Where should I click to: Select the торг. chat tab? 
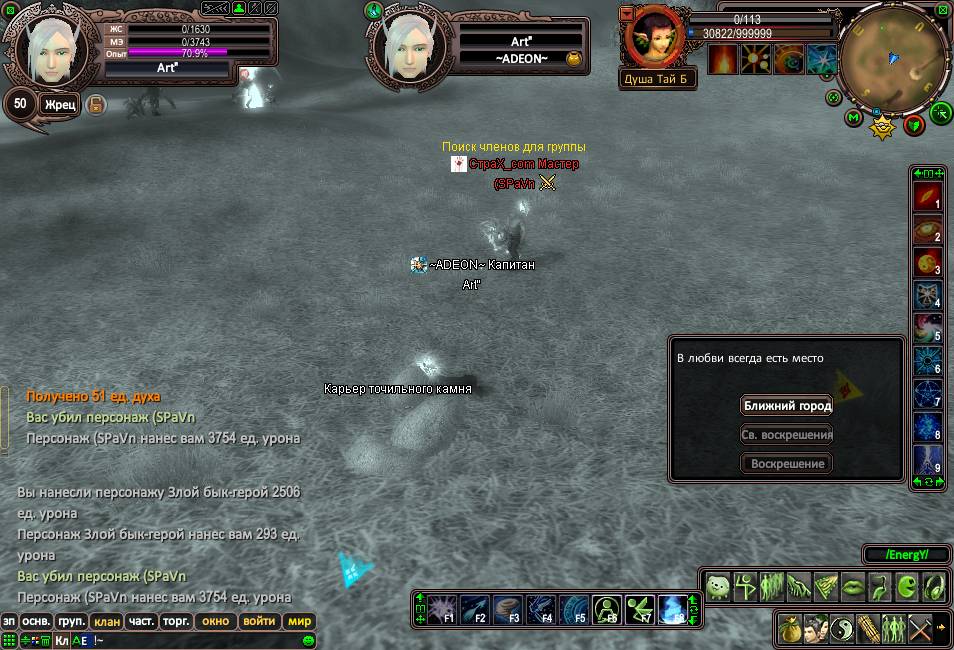pos(177,621)
